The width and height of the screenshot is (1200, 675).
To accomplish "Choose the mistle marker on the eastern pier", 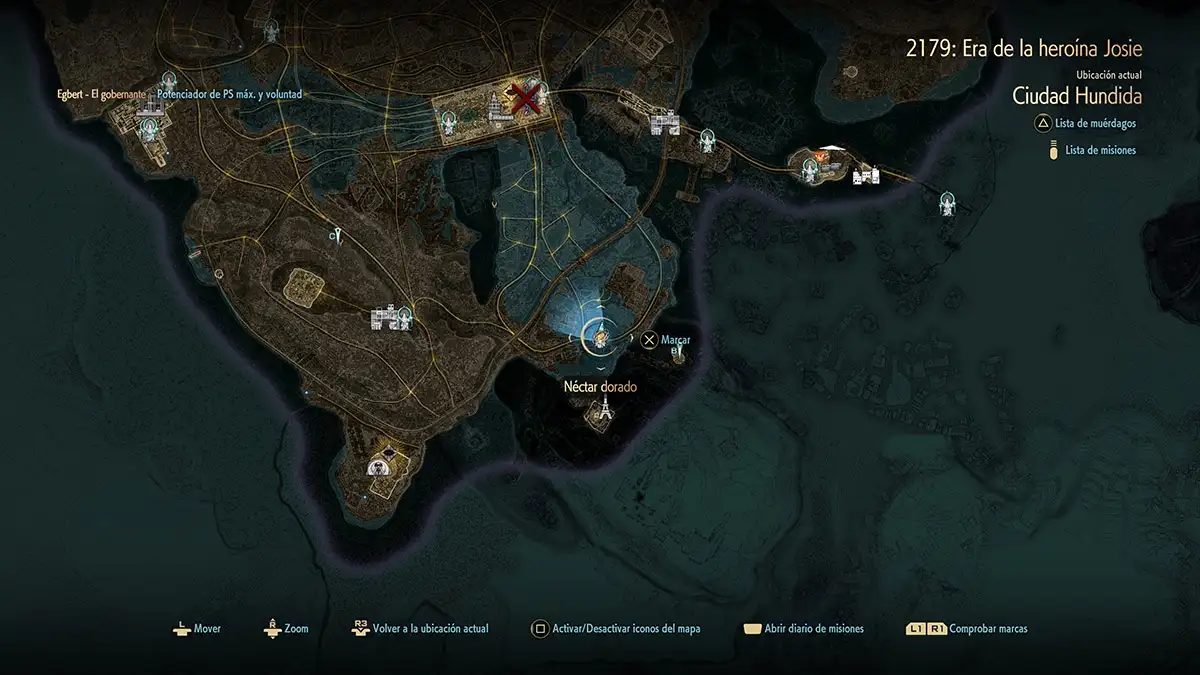I will pos(947,204).
